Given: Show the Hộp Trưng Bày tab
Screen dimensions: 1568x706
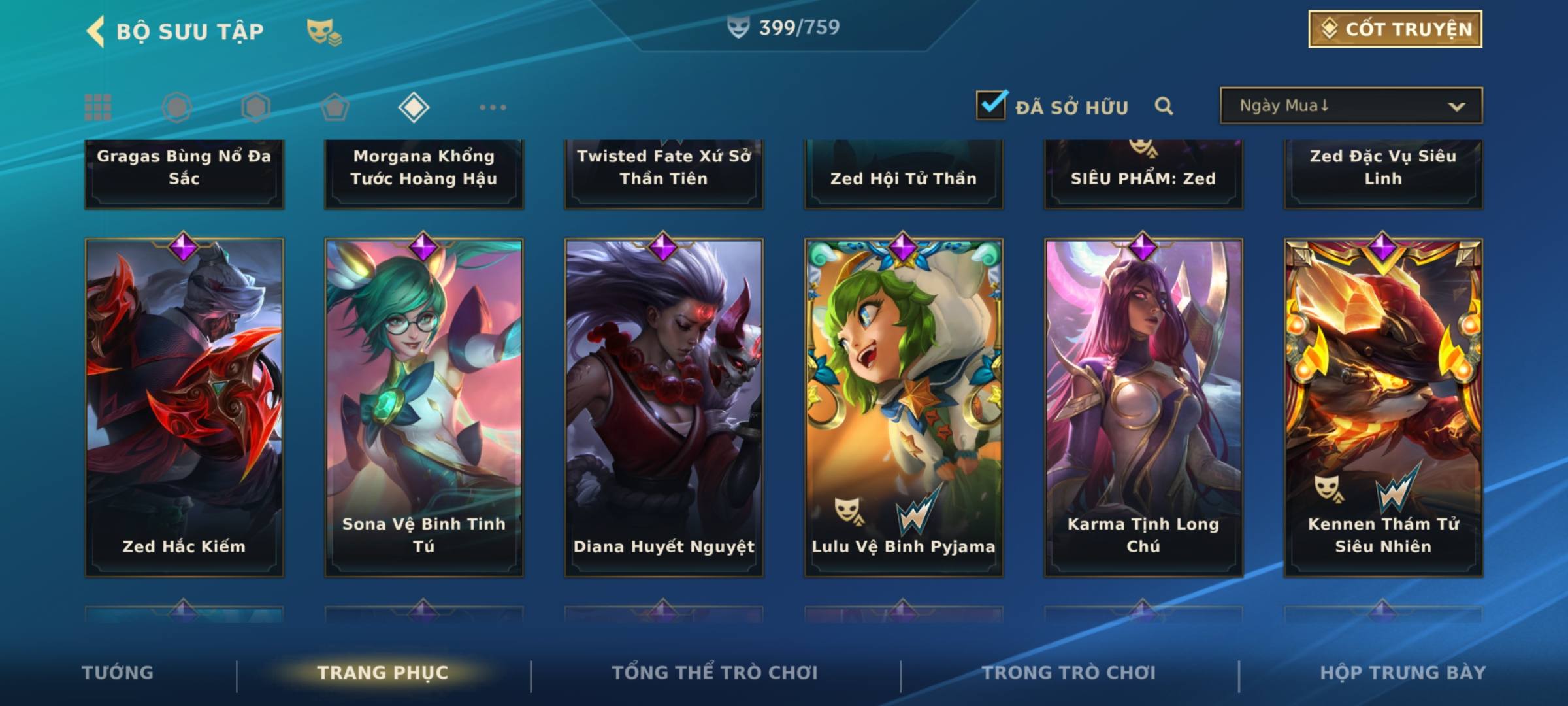Looking at the screenshot, I should click(1403, 673).
